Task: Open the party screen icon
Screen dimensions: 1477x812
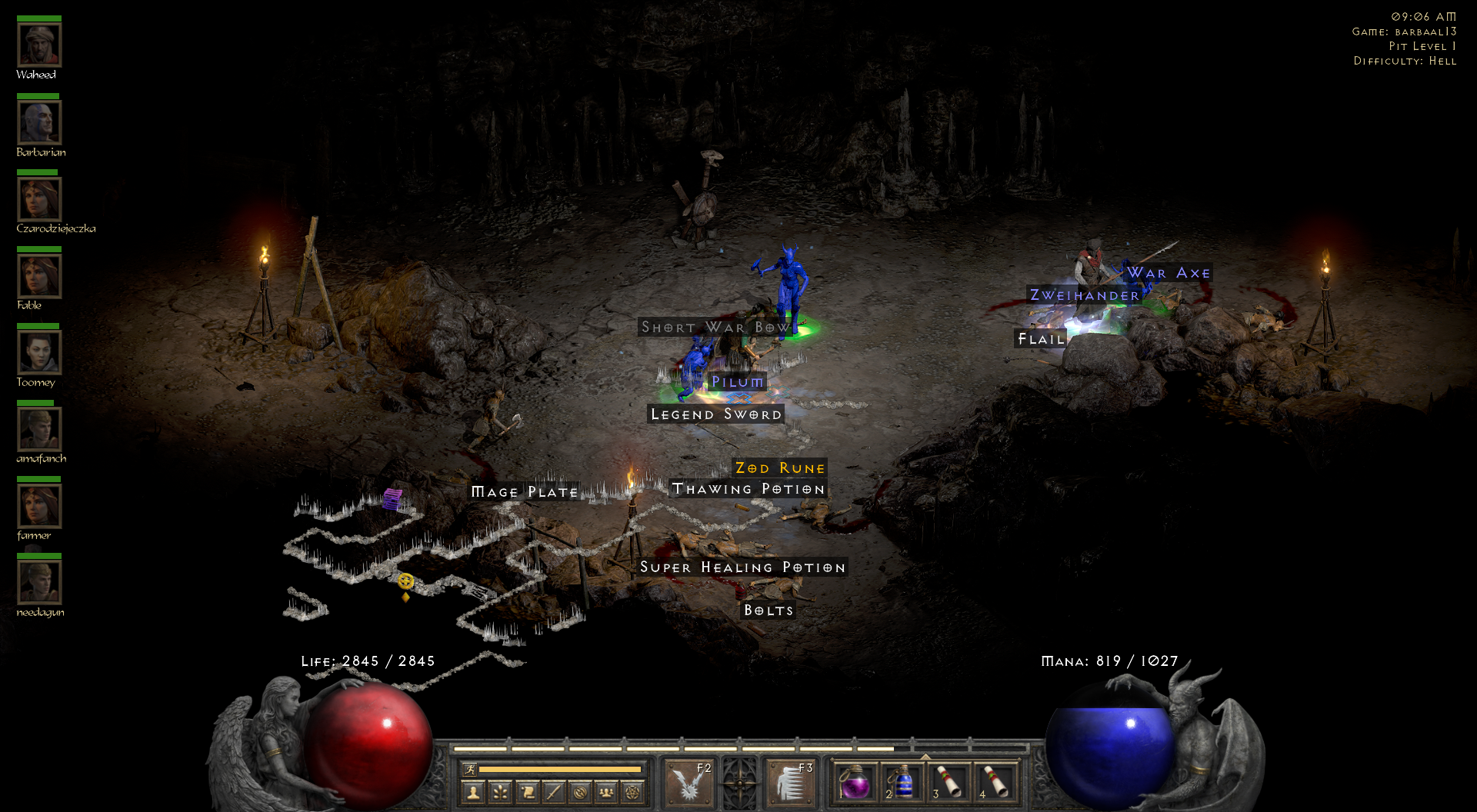Action: [606, 793]
